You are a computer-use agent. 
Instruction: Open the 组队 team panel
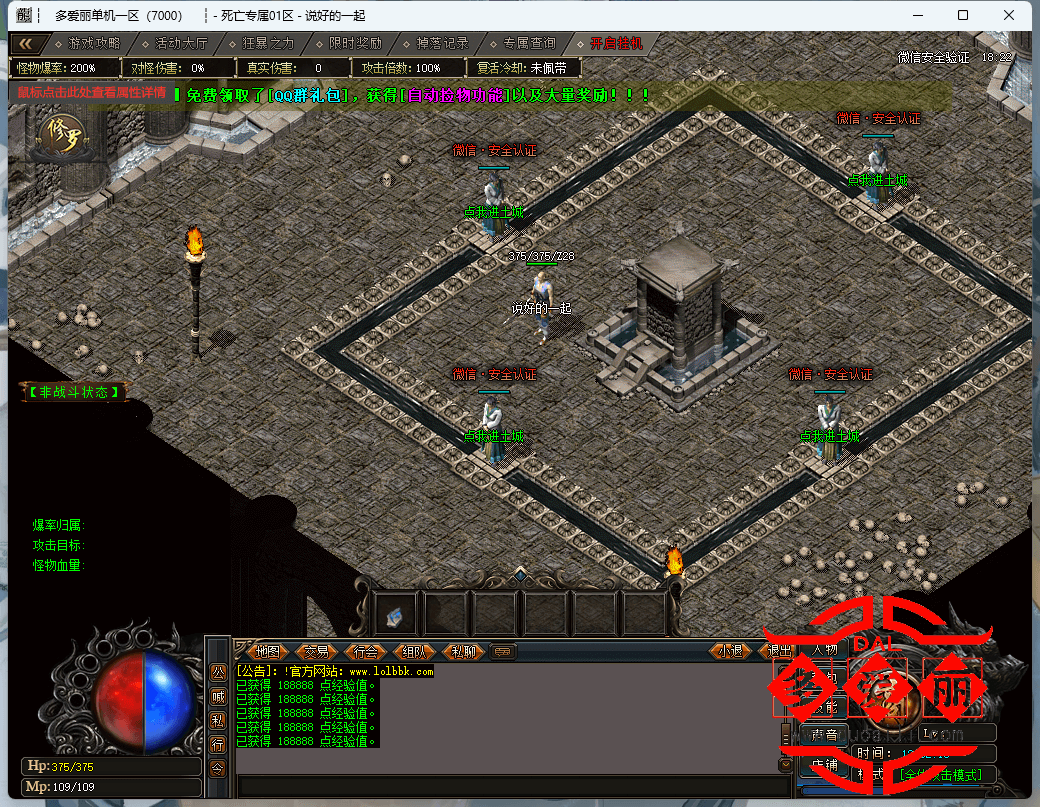coord(415,651)
